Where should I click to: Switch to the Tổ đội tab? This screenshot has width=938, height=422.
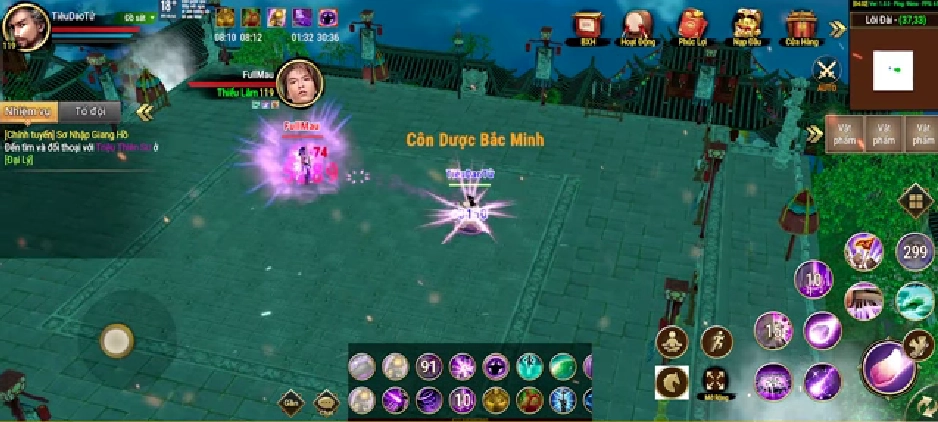tap(94, 110)
